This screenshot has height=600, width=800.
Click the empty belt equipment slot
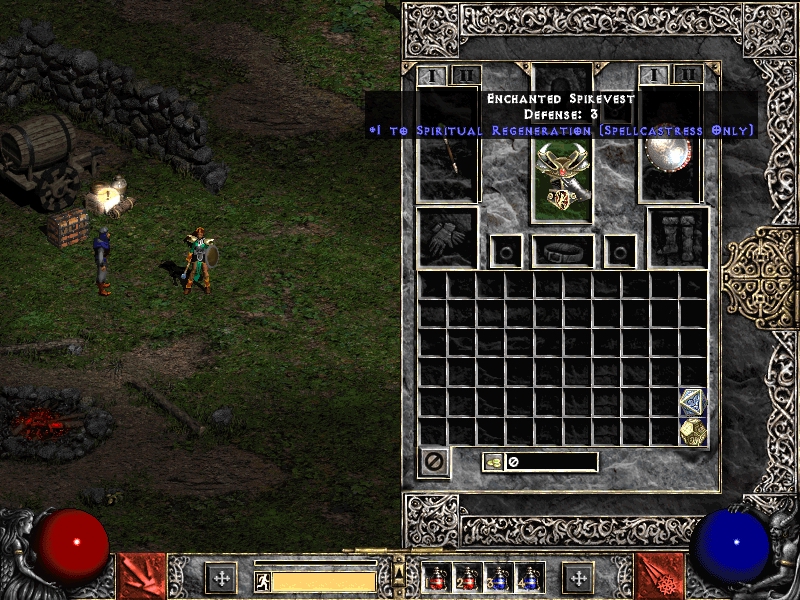pos(562,250)
